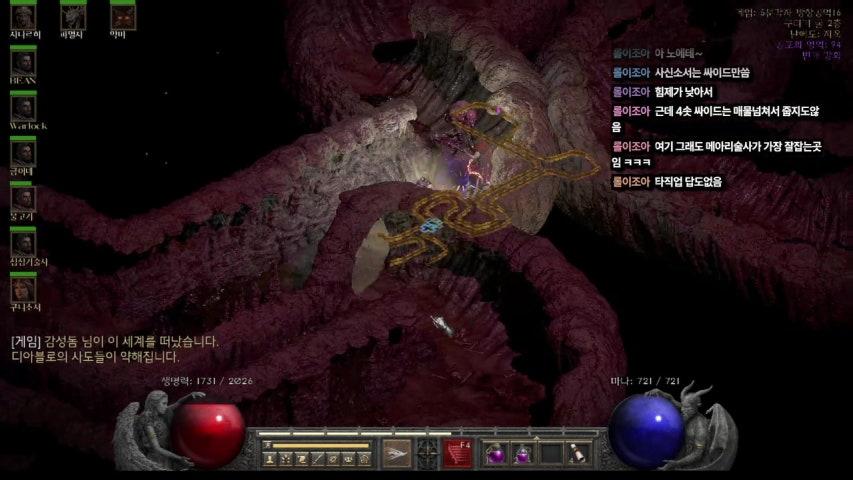Image resolution: width=853 pixels, height=480 pixels.
Task: Use the scroll in the last belt slot
Action: coord(577,455)
